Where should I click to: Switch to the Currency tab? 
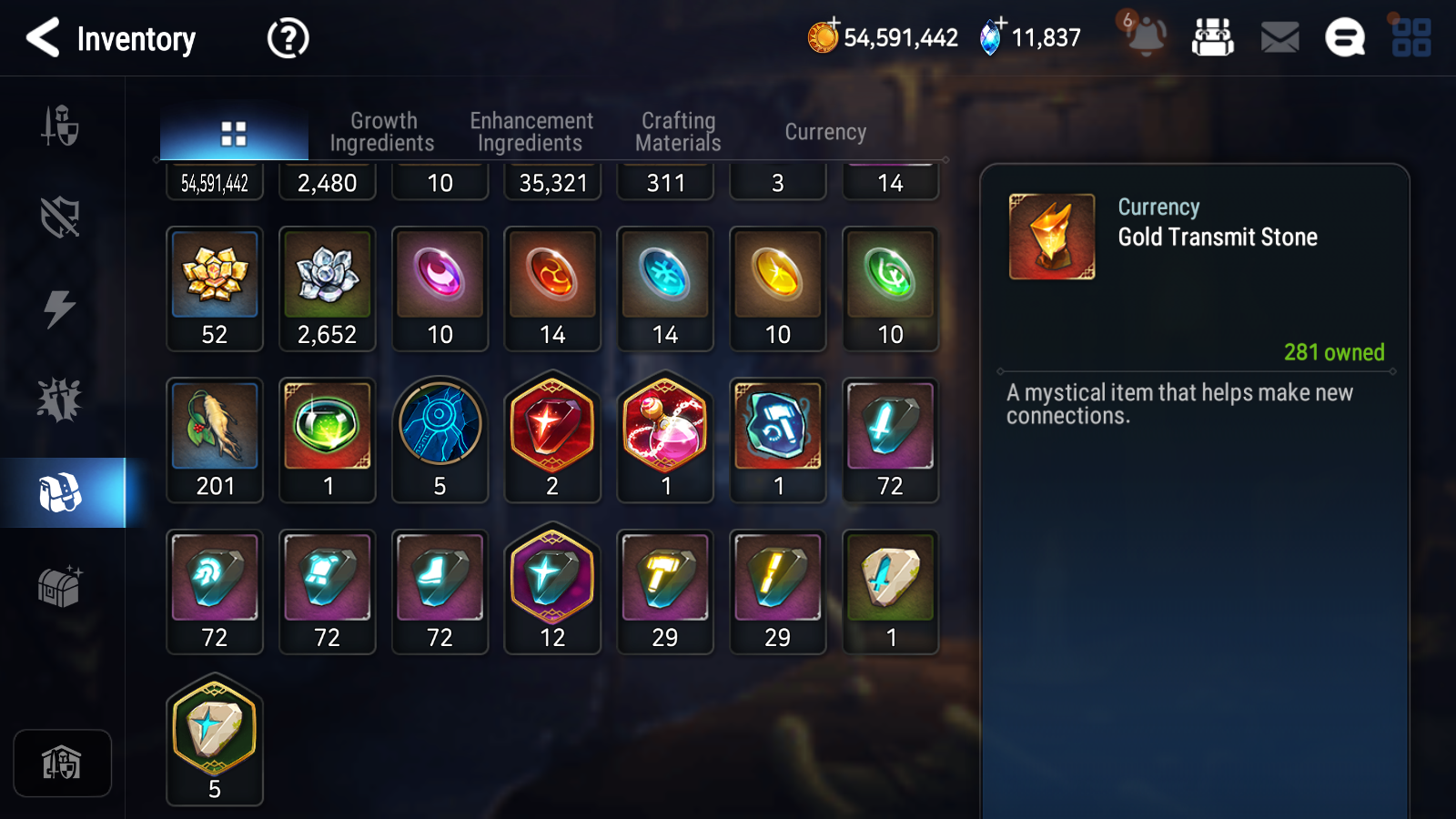[824, 131]
